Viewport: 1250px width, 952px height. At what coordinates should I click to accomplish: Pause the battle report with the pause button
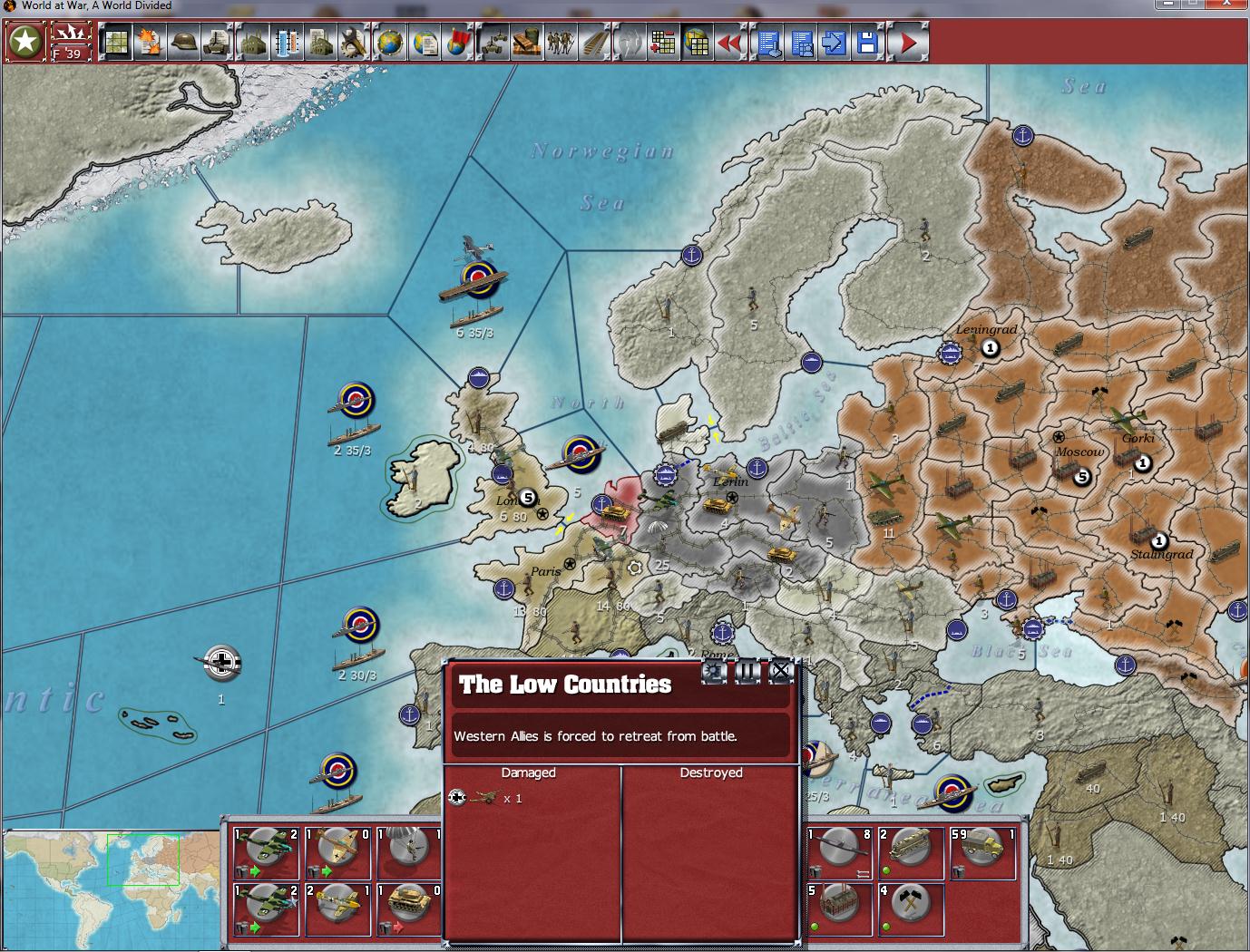tap(747, 672)
